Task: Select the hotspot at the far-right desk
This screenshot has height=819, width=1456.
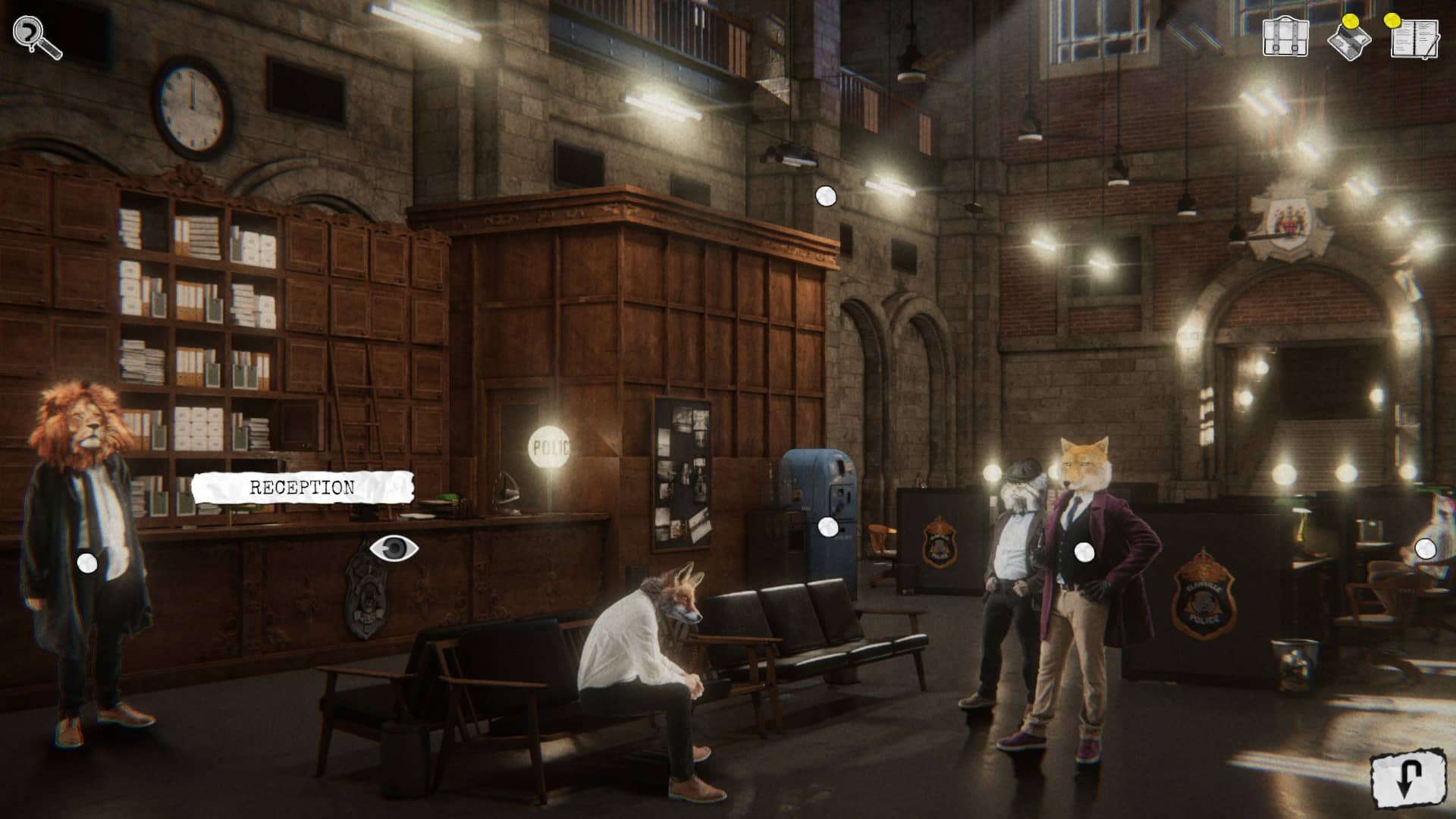Action: (1425, 549)
